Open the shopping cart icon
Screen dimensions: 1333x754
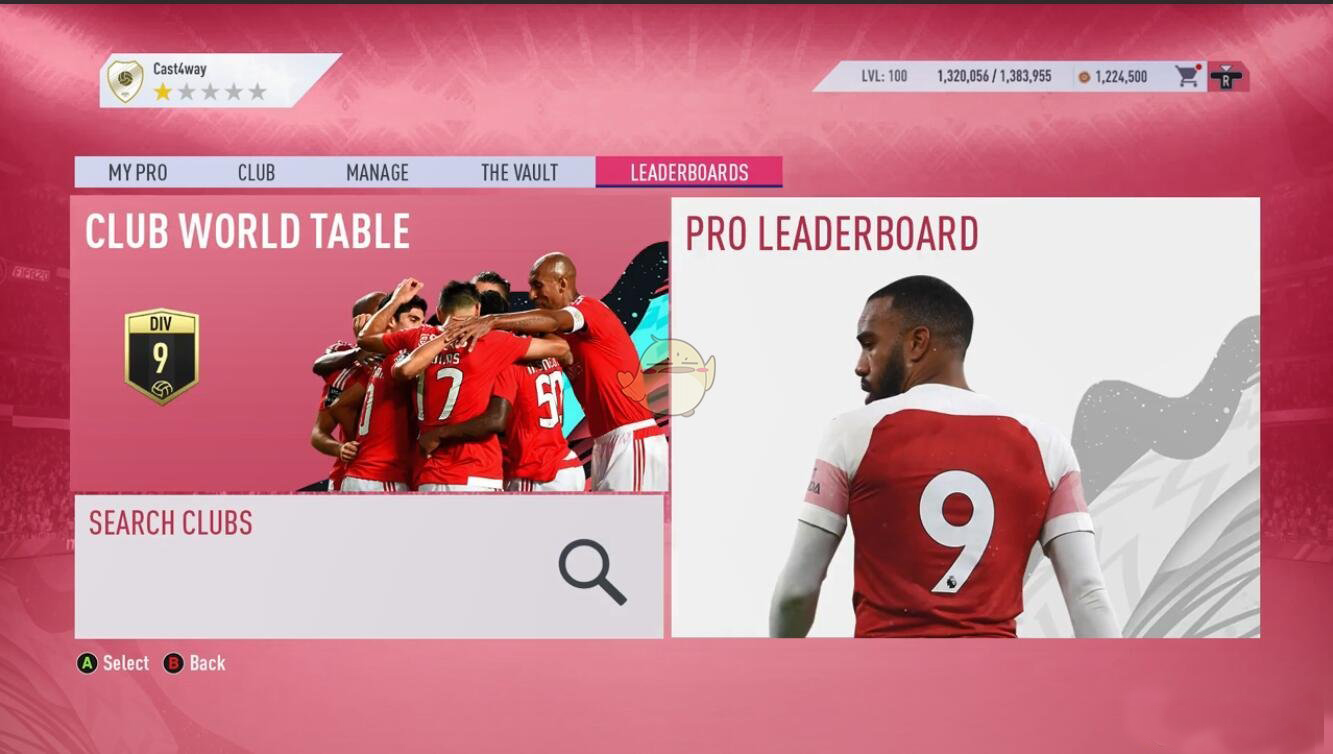pos(1186,75)
